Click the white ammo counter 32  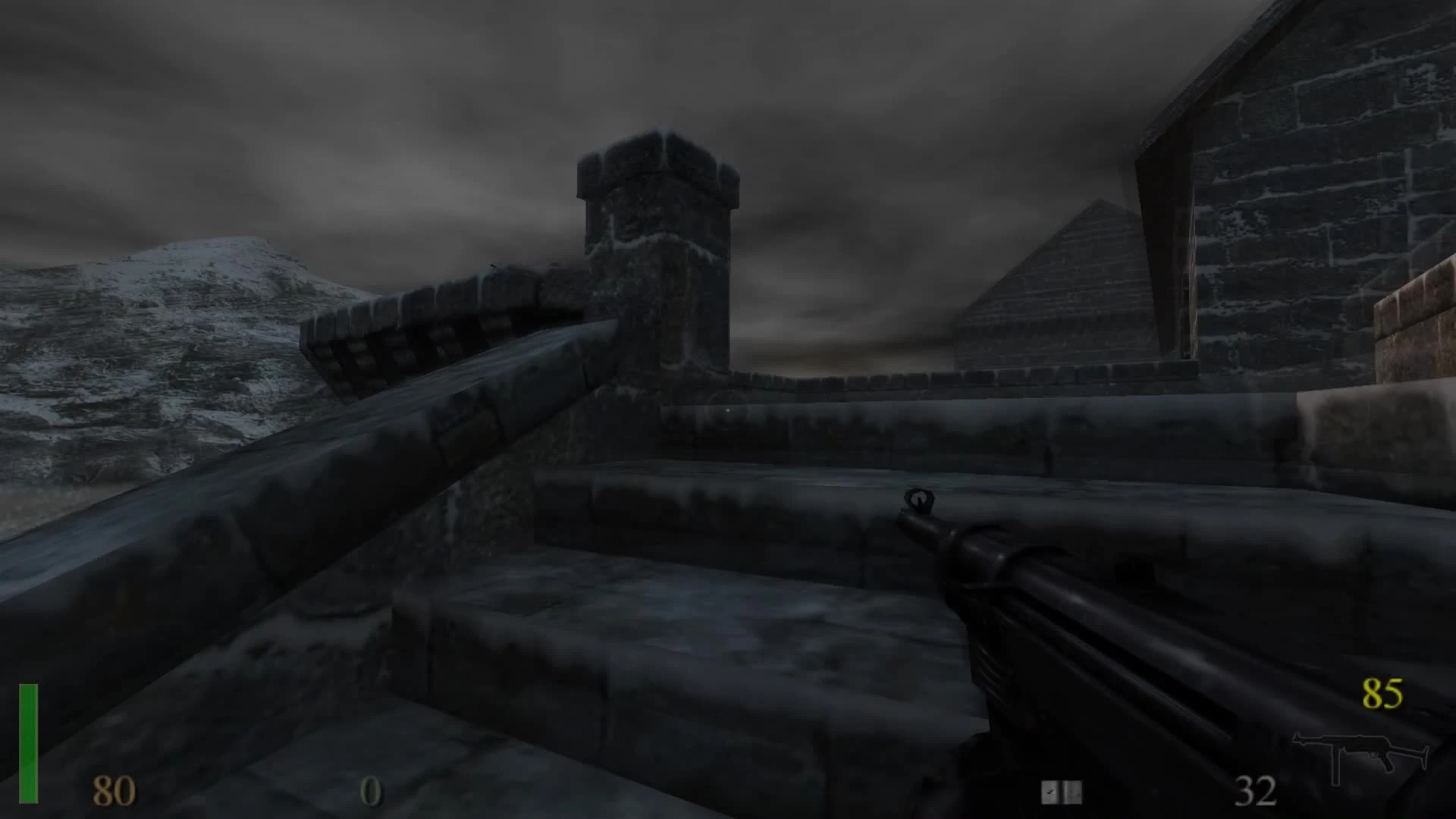pyautogui.click(x=1257, y=792)
